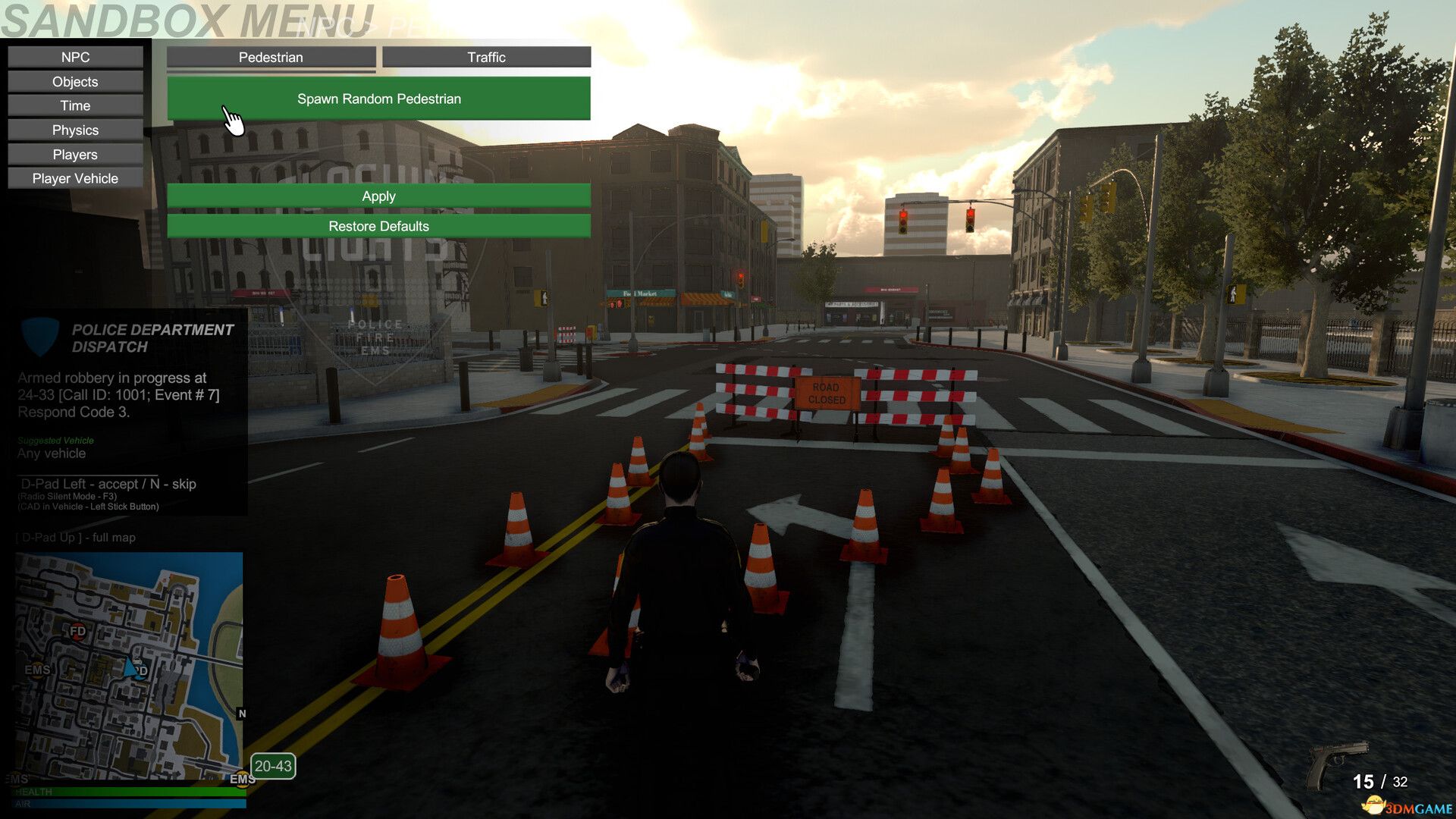Open the Player Vehicle sandbox category
1456x819 pixels.
click(x=74, y=178)
